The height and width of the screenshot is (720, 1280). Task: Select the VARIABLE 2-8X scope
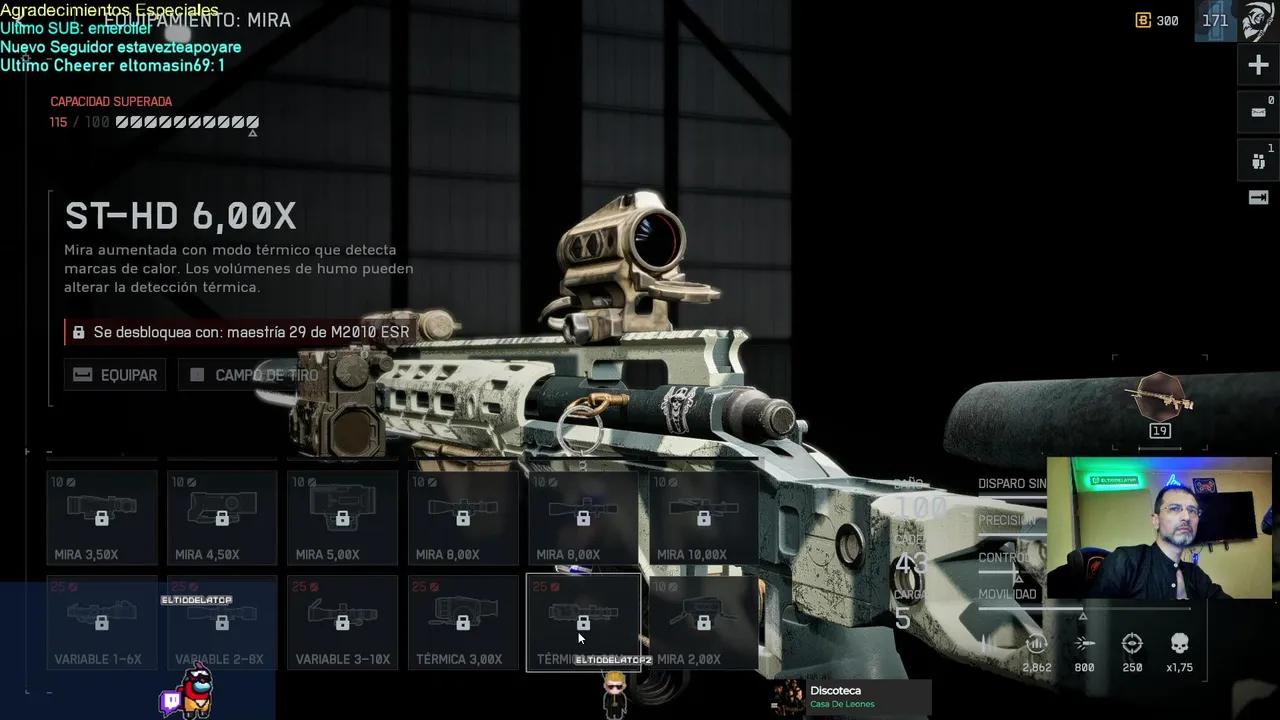pyautogui.click(x=222, y=622)
